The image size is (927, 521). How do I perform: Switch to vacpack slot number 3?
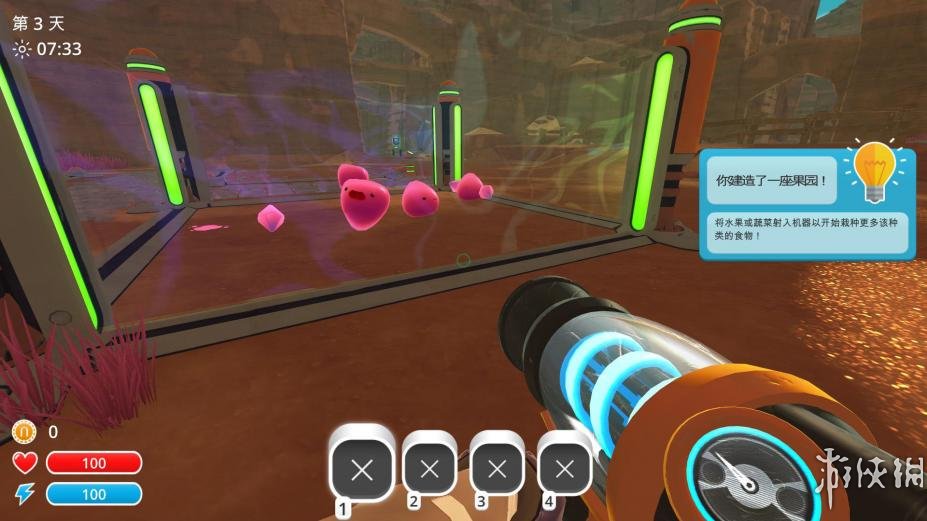(497, 468)
